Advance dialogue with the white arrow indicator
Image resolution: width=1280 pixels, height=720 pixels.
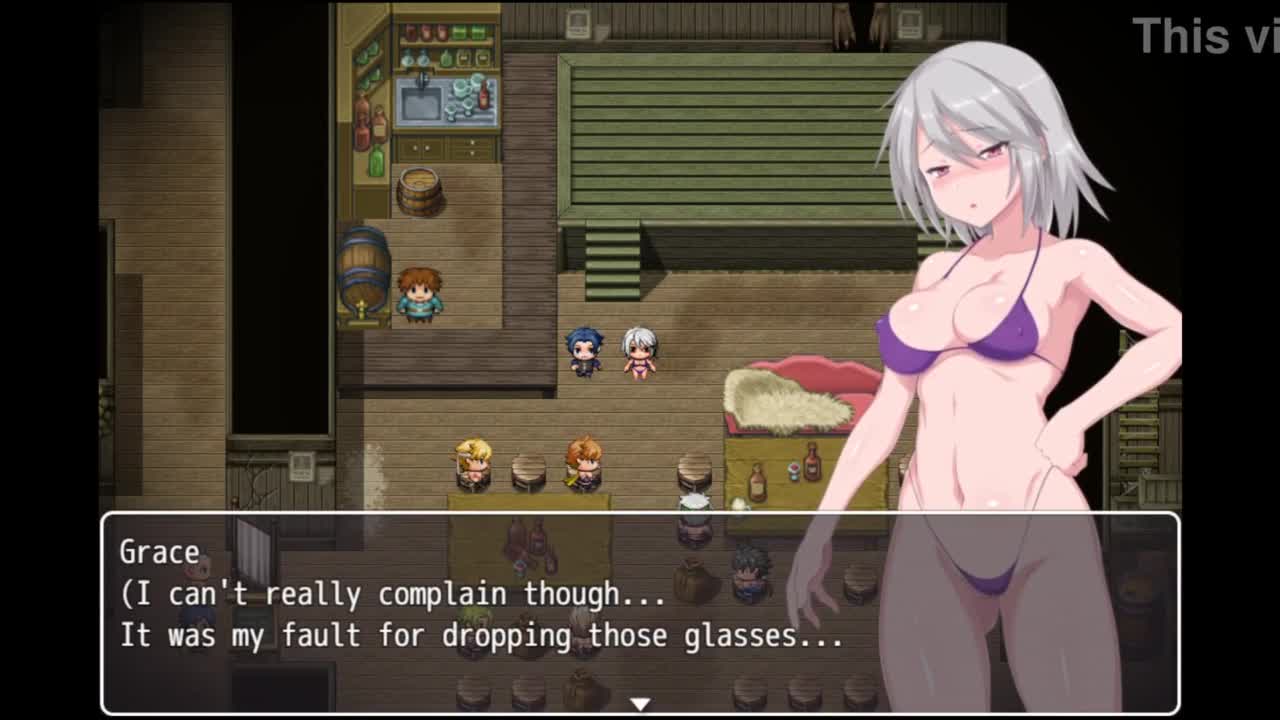pyautogui.click(x=640, y=704)
